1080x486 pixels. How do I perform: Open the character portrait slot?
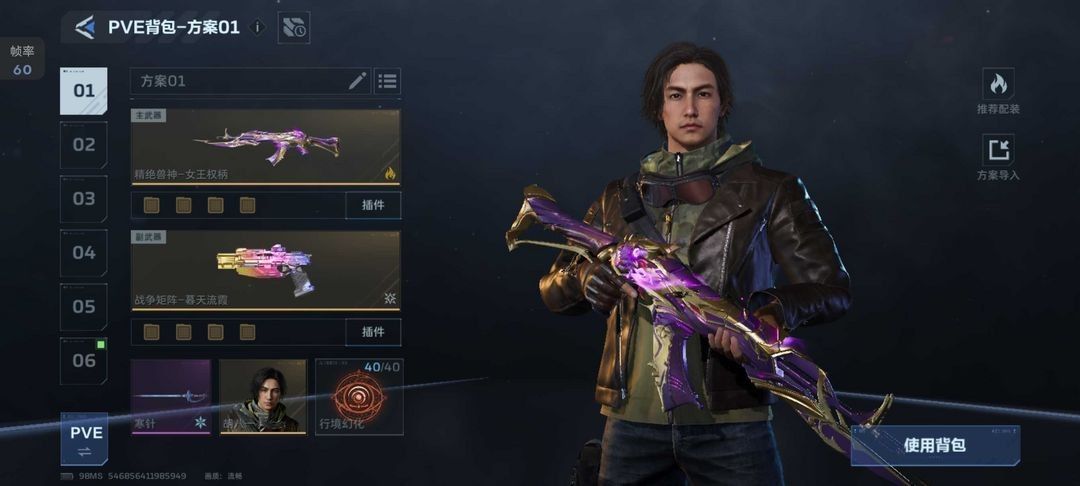point(263,397)
